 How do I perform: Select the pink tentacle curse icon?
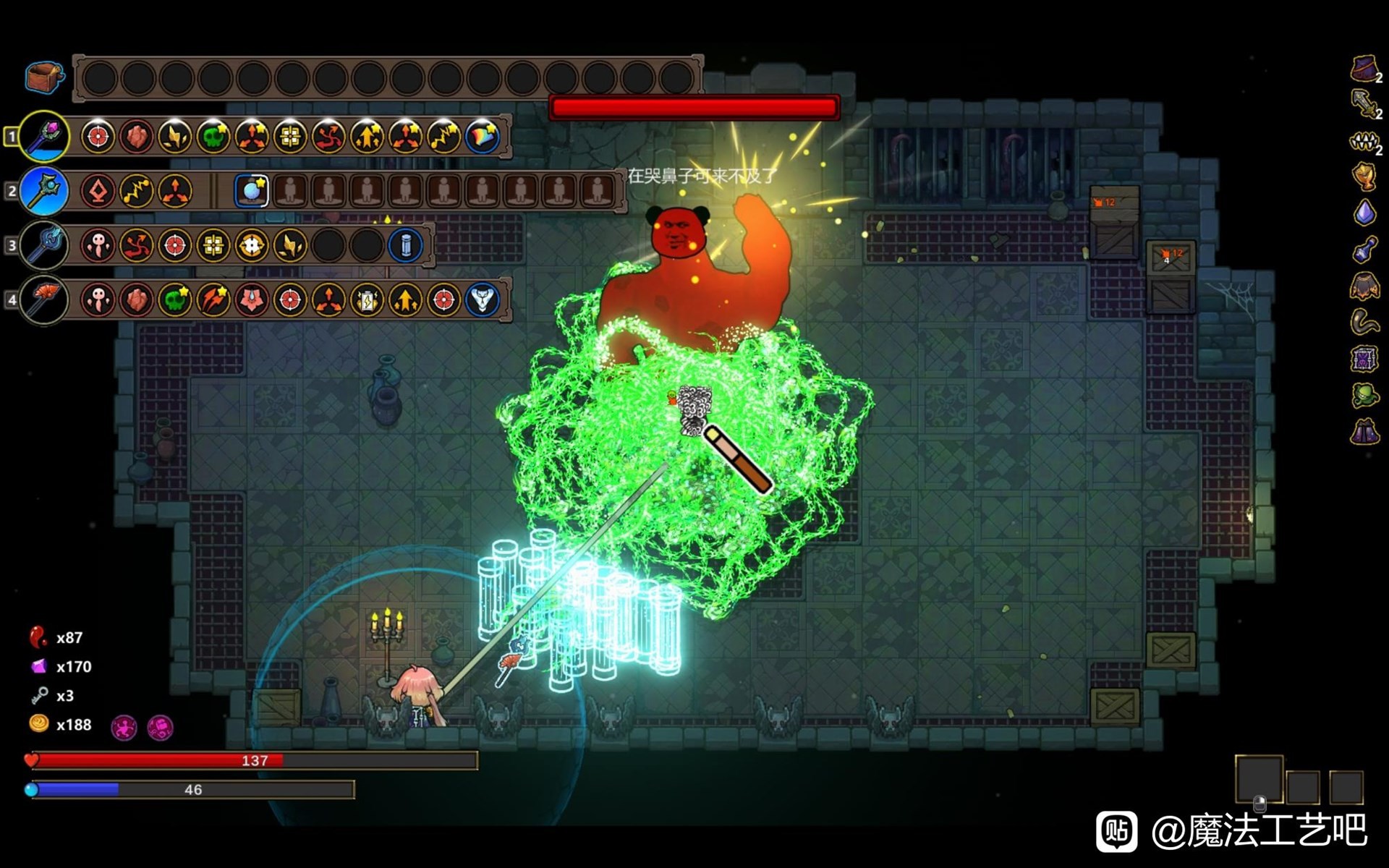pyautogui.click(x=124, y=727)
